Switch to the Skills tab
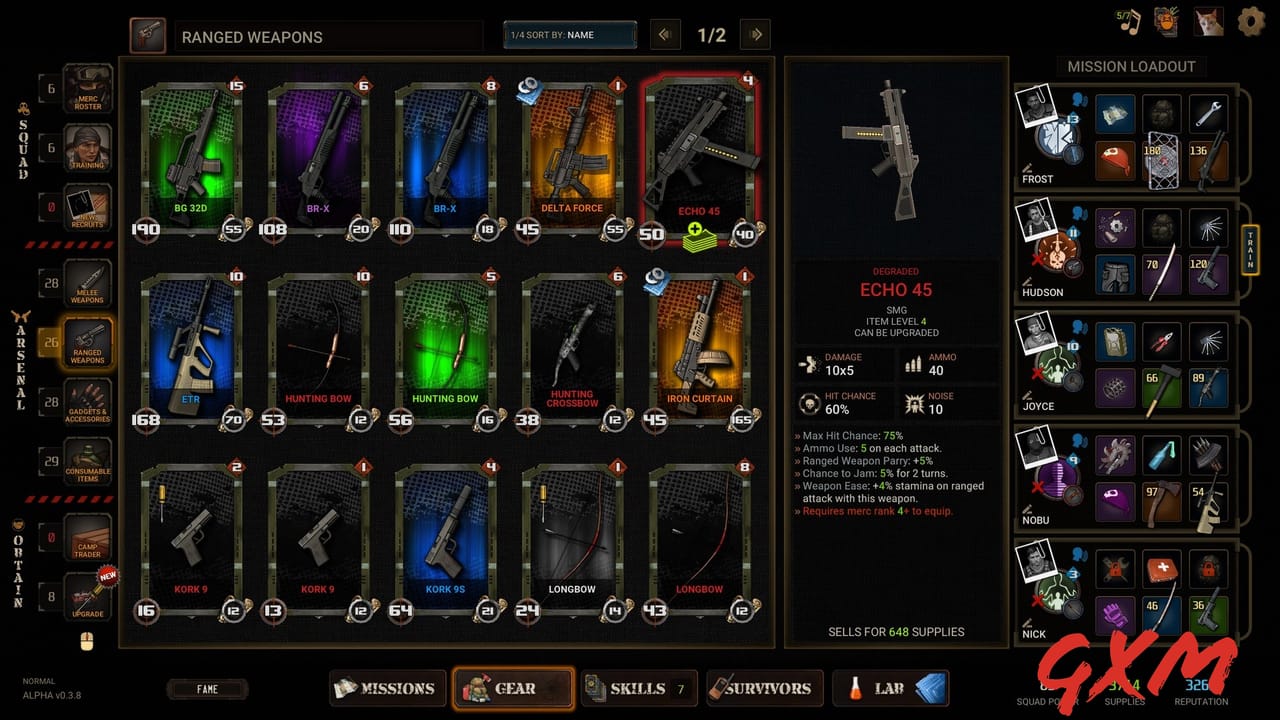Viewport: 1280px width, 720px height. pos(638,688)
